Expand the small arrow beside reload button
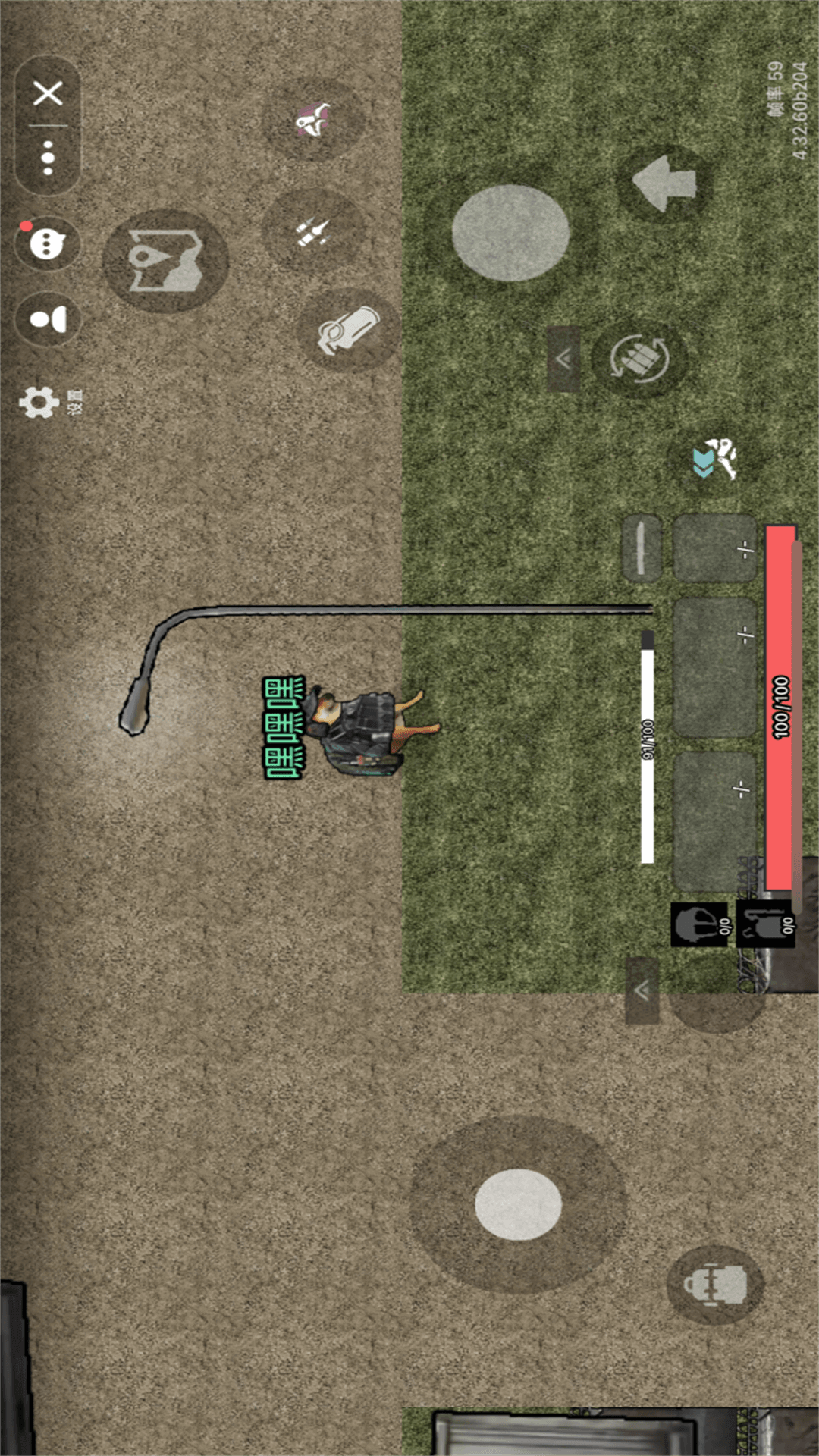Screen dimensions: 819x1456 563,359
